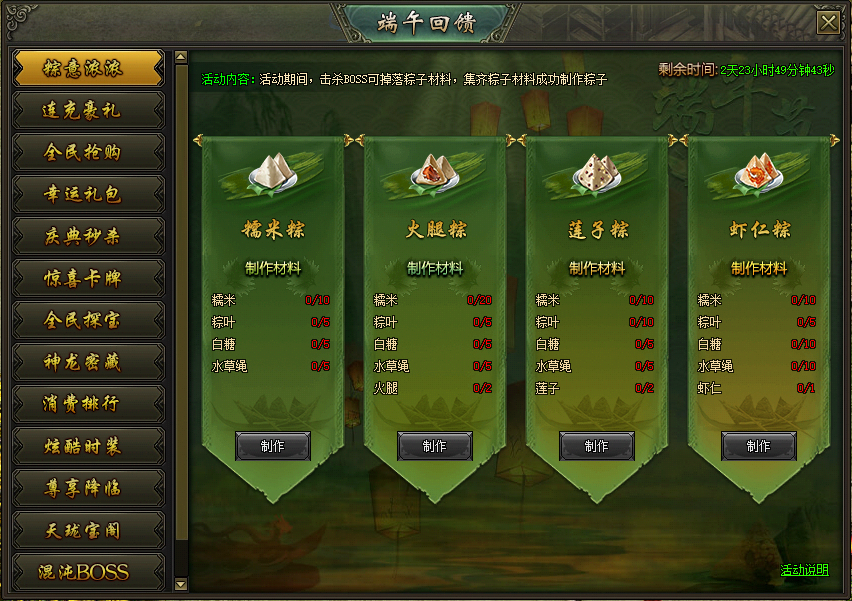Switch to the 连充豪礼 tab
The image size is (852, 601).
coord(88,110)
